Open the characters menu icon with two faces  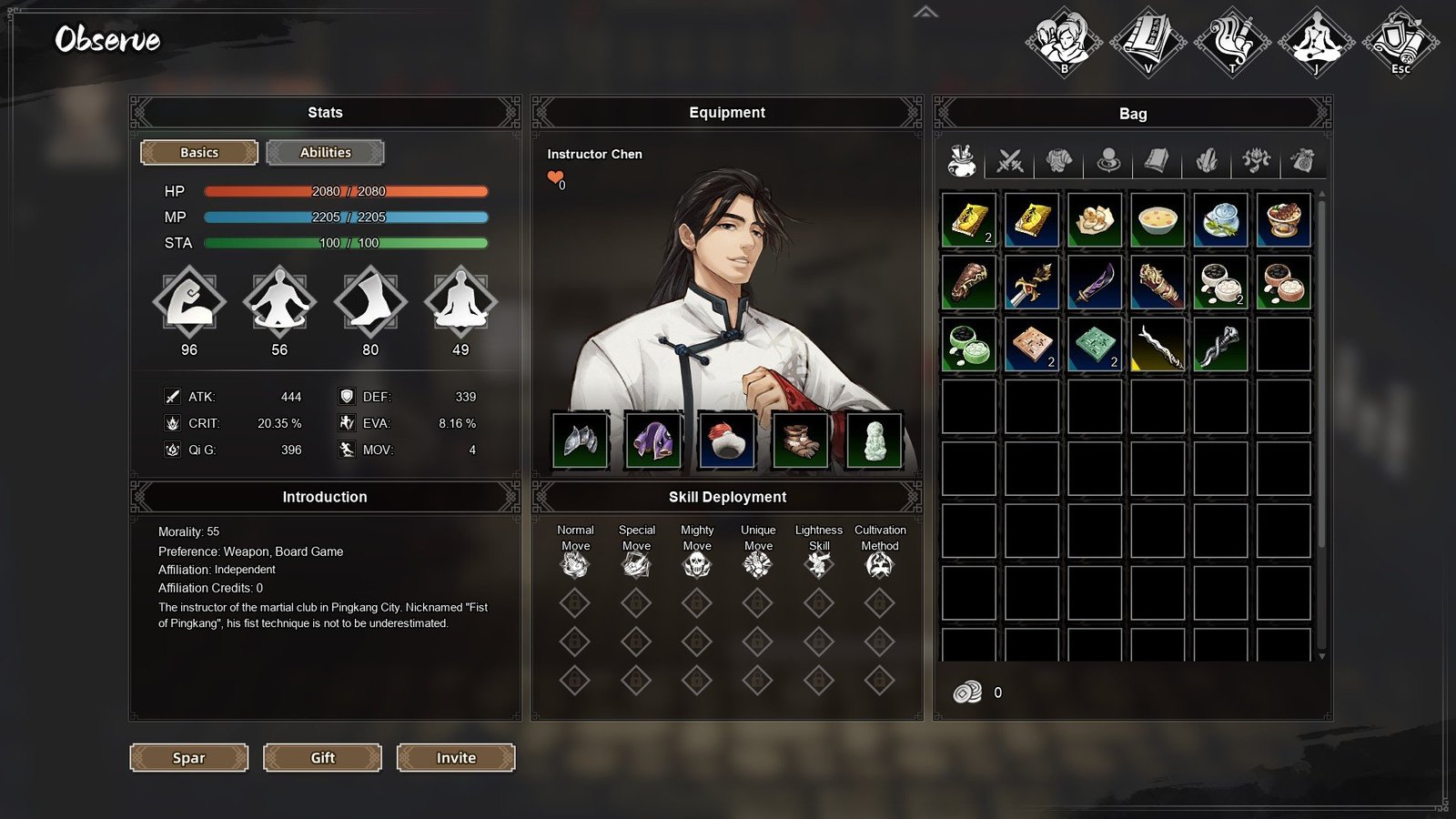[x=1064, y=41]
